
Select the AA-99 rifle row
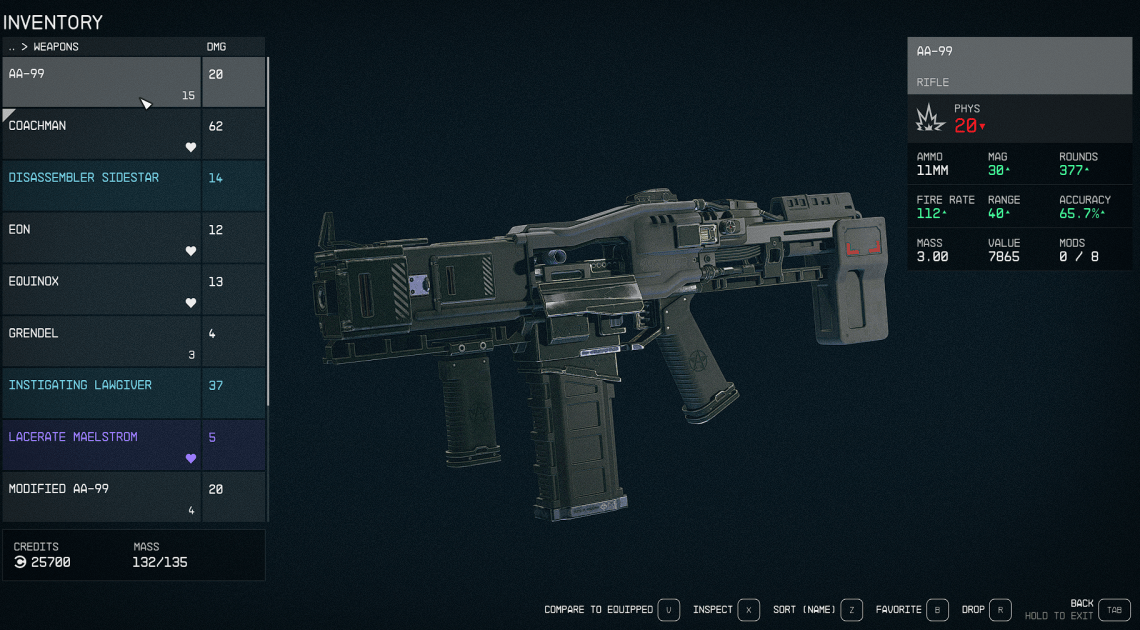[100, 82]
